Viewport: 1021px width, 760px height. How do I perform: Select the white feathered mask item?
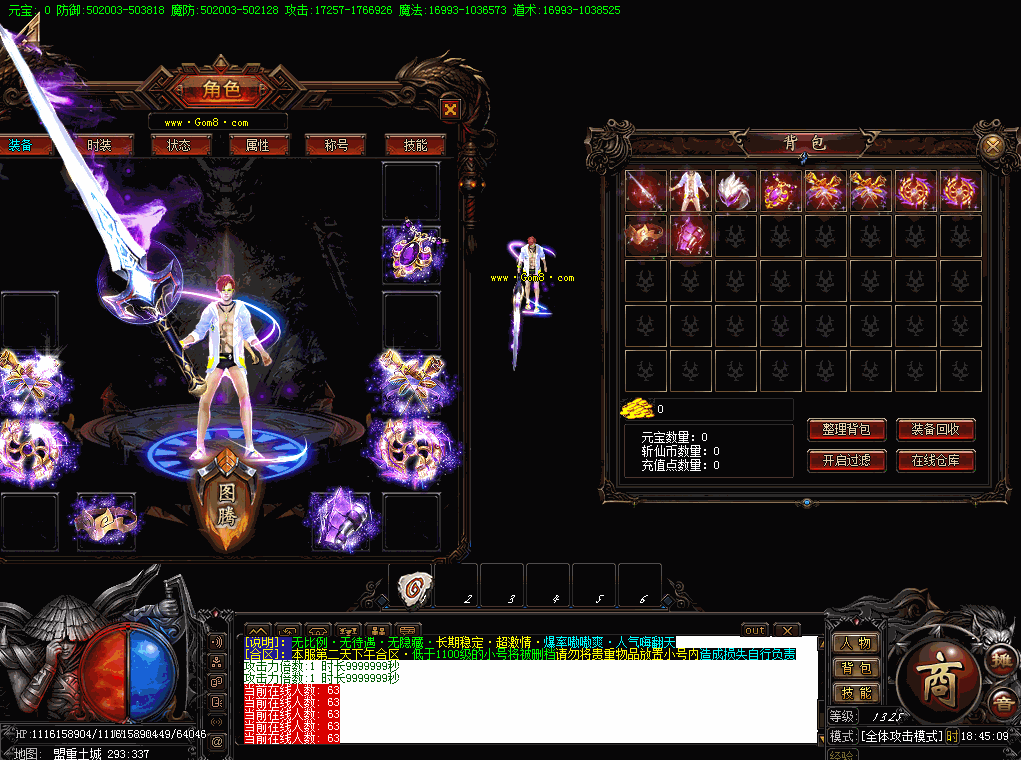[x=736, y=191]
